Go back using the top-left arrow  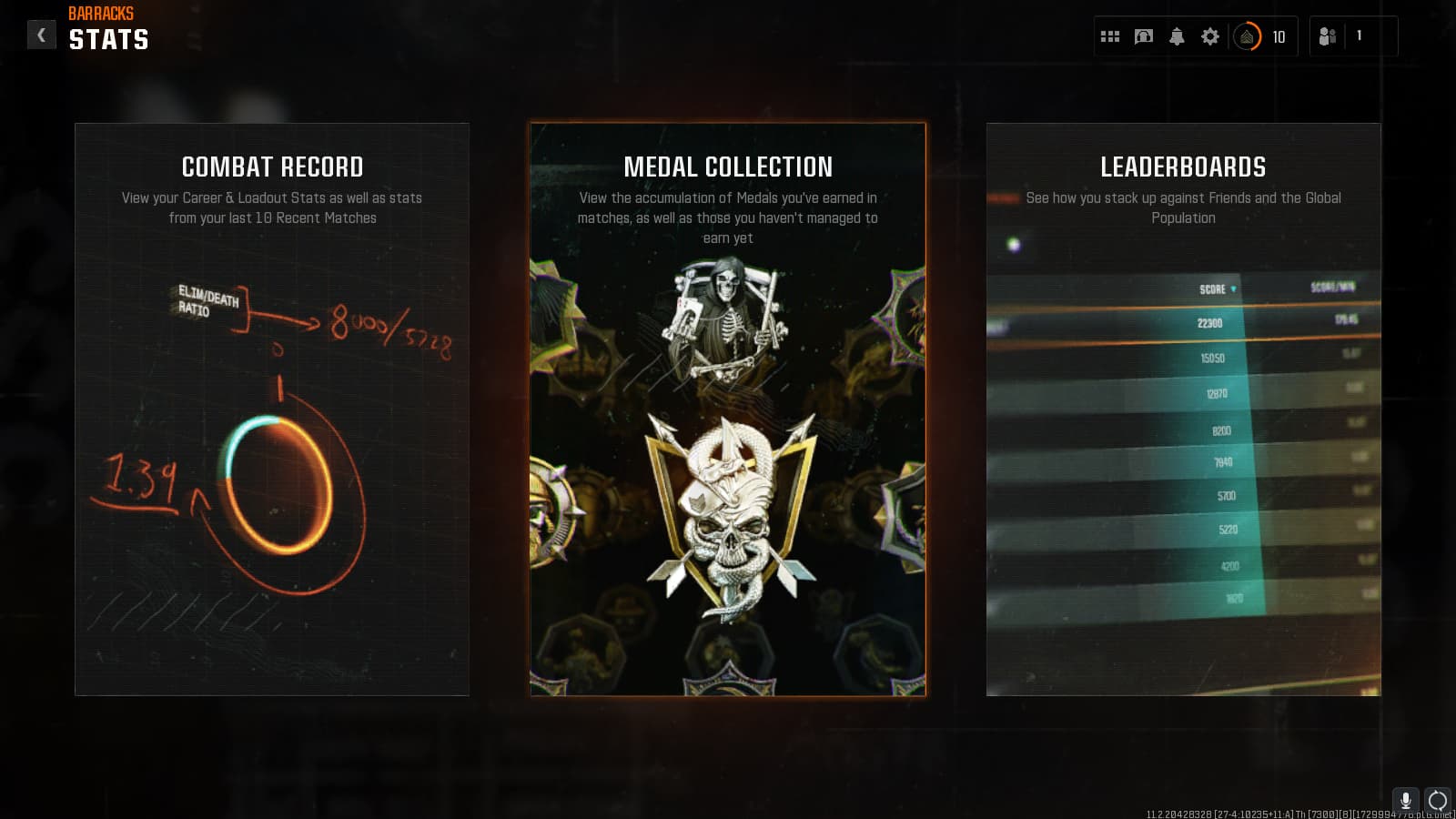41,35
